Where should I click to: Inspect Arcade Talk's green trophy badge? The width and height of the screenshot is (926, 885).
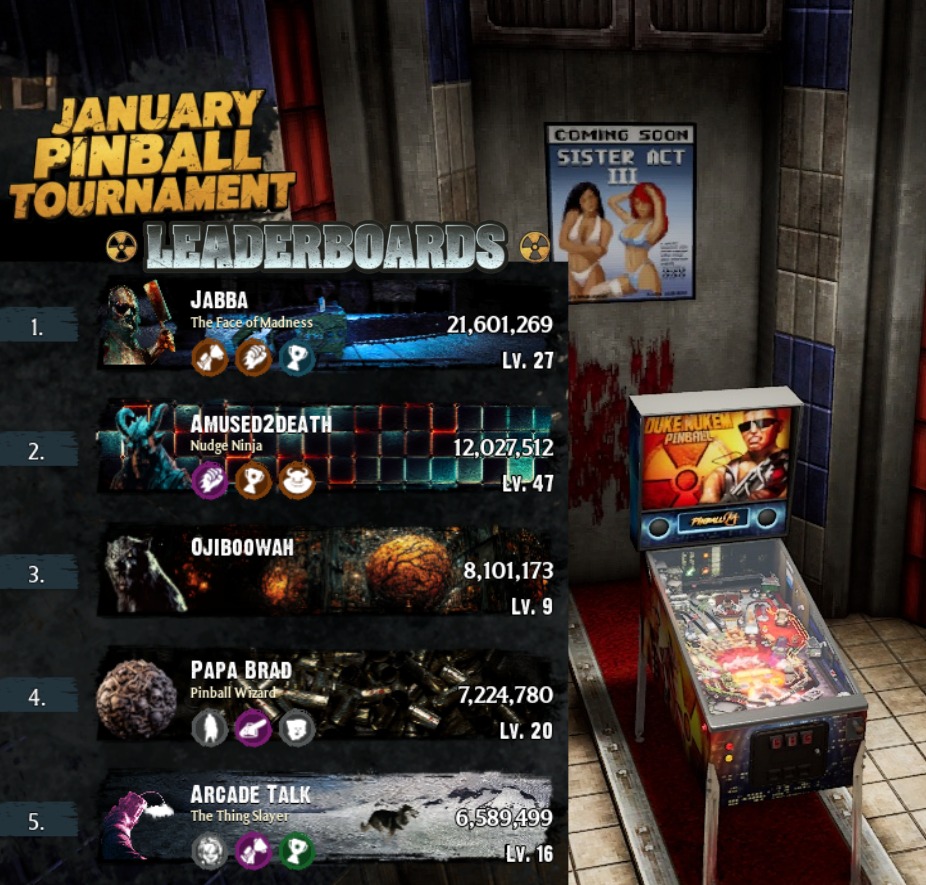click(297, 851)
